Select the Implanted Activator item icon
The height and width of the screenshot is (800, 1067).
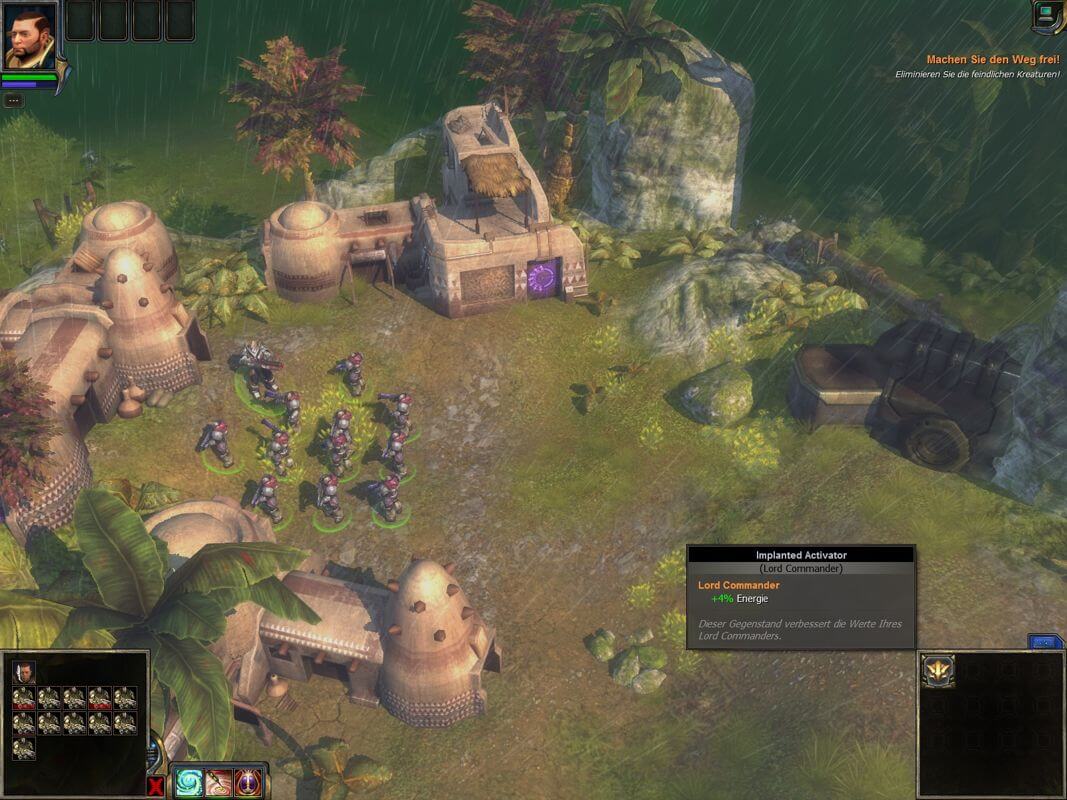(x=939, y=671)
